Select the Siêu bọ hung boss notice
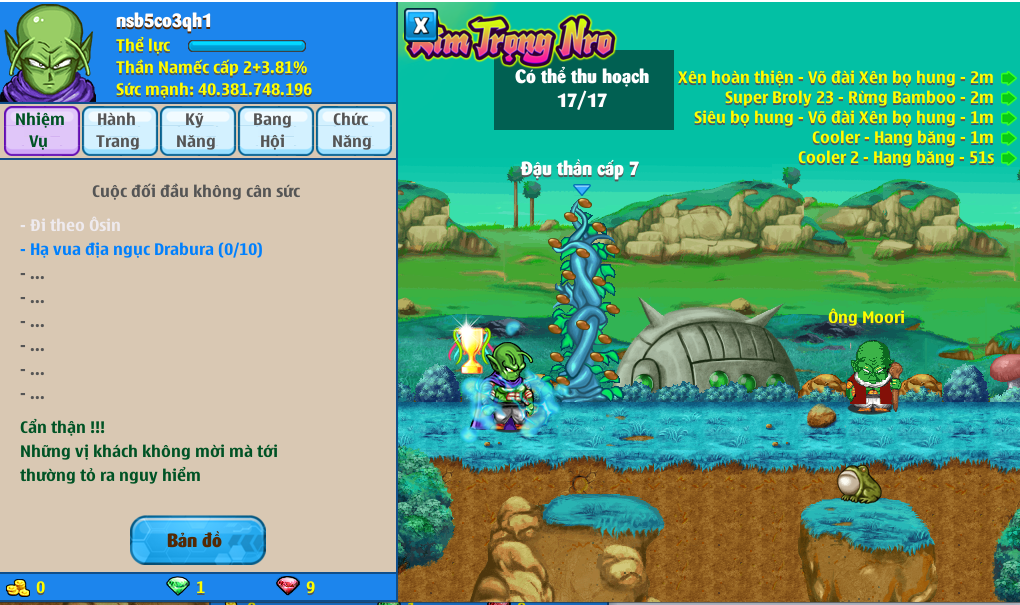This screenshot has width=1020, height=605. point(845,117)
